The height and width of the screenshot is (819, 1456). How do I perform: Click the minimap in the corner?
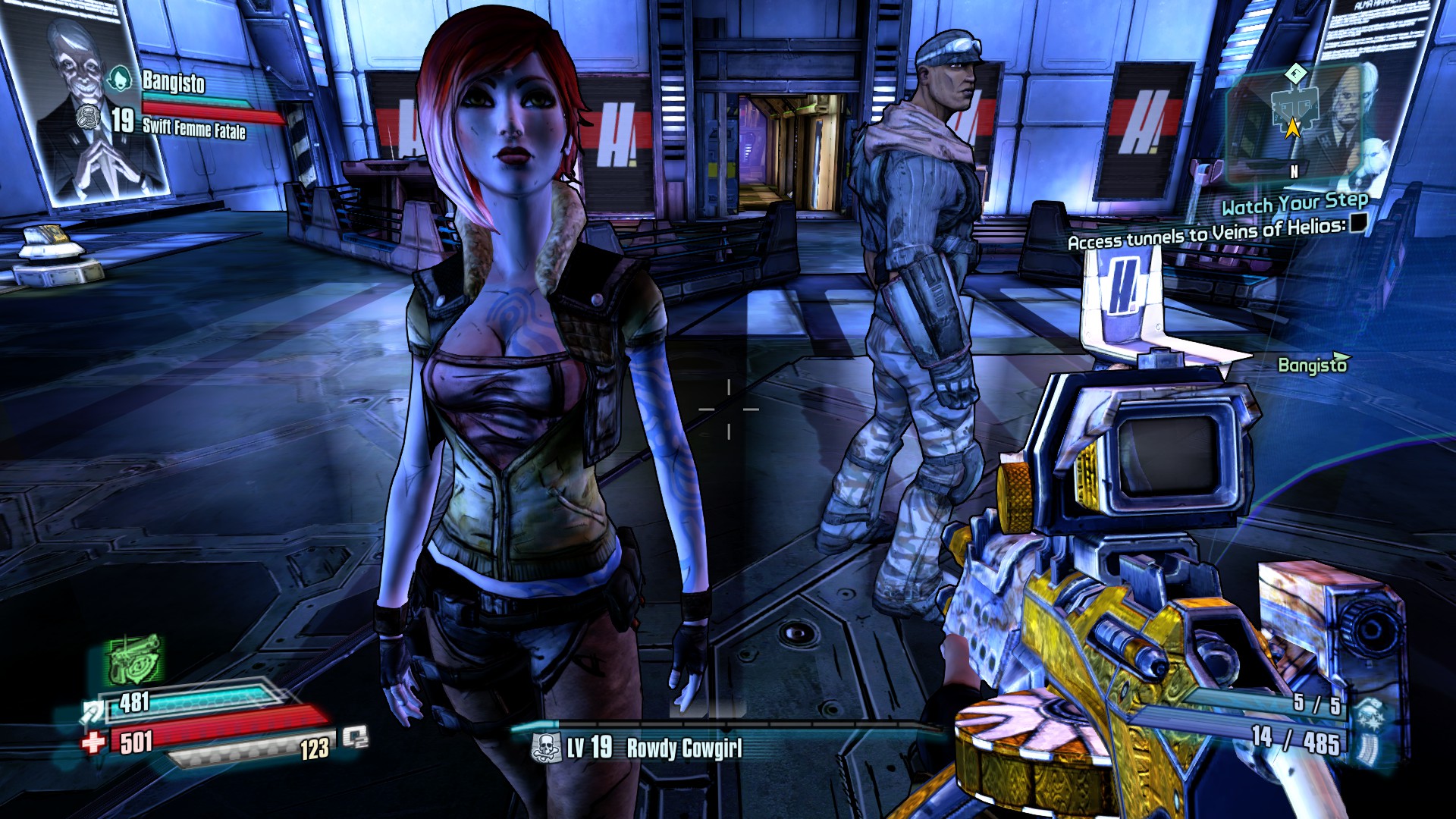tap(1292, 121)
